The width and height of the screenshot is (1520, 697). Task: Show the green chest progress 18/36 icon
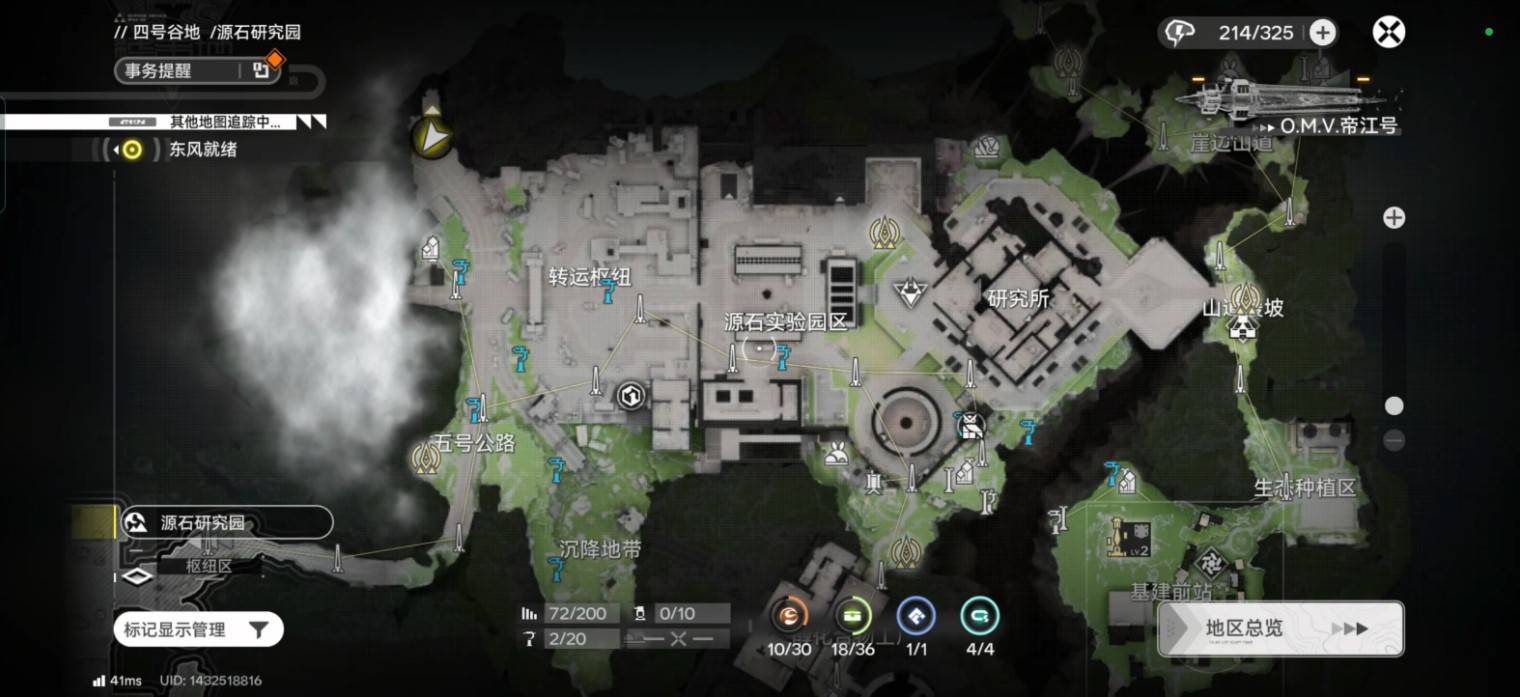853,617
